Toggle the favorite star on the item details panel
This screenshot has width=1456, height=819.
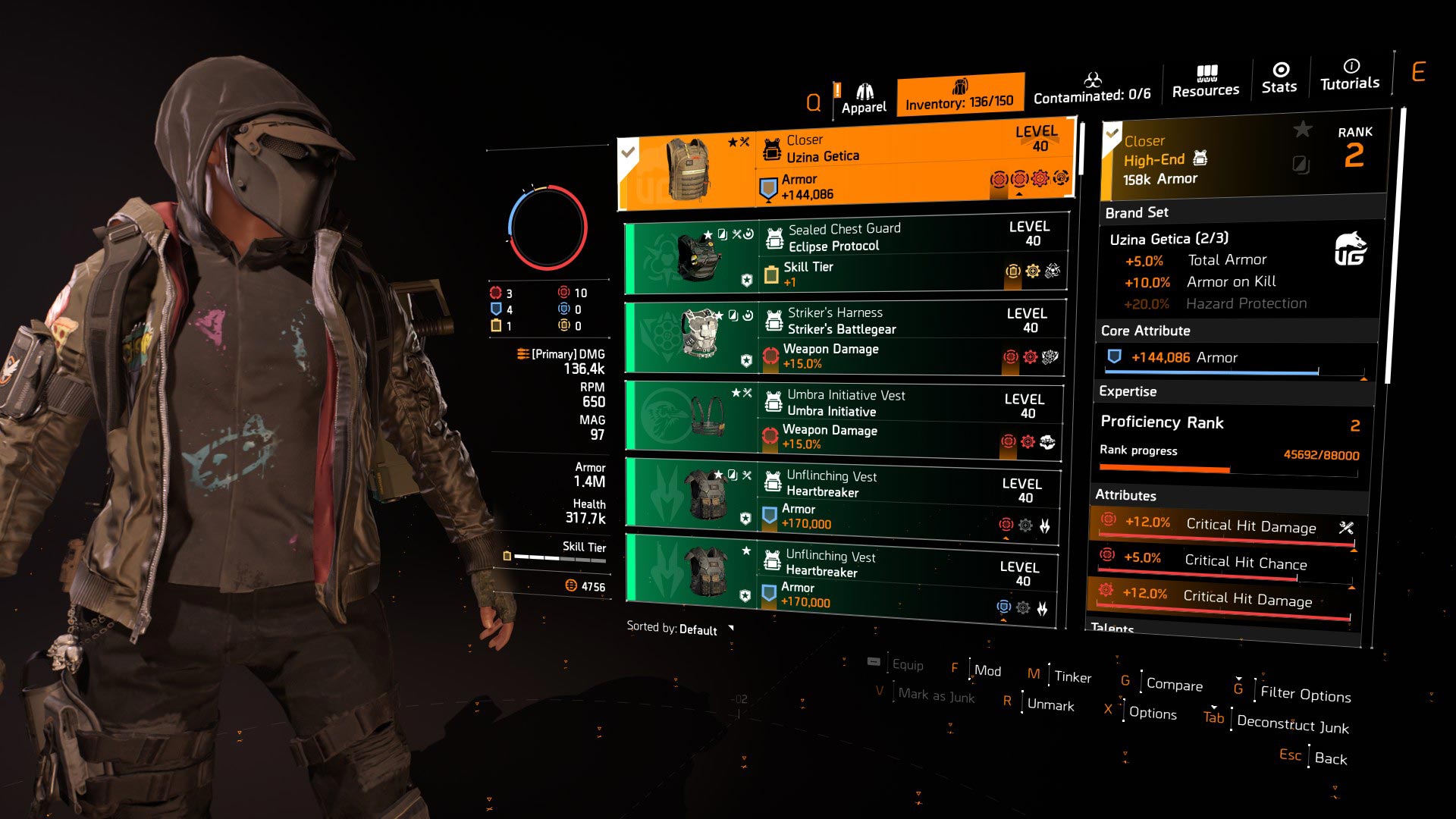(x=1303, y=130)
